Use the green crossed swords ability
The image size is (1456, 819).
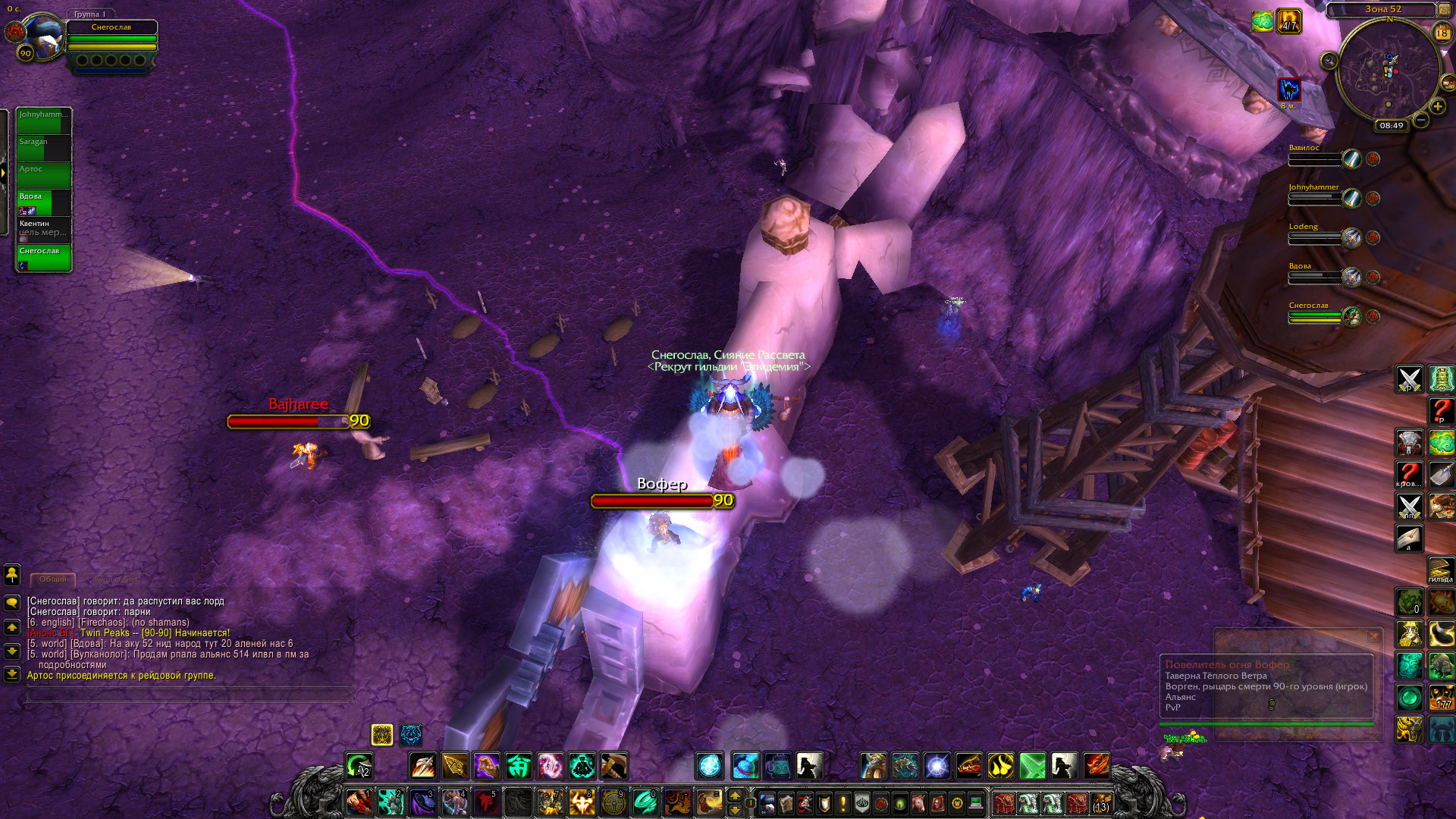point(1032,766)
